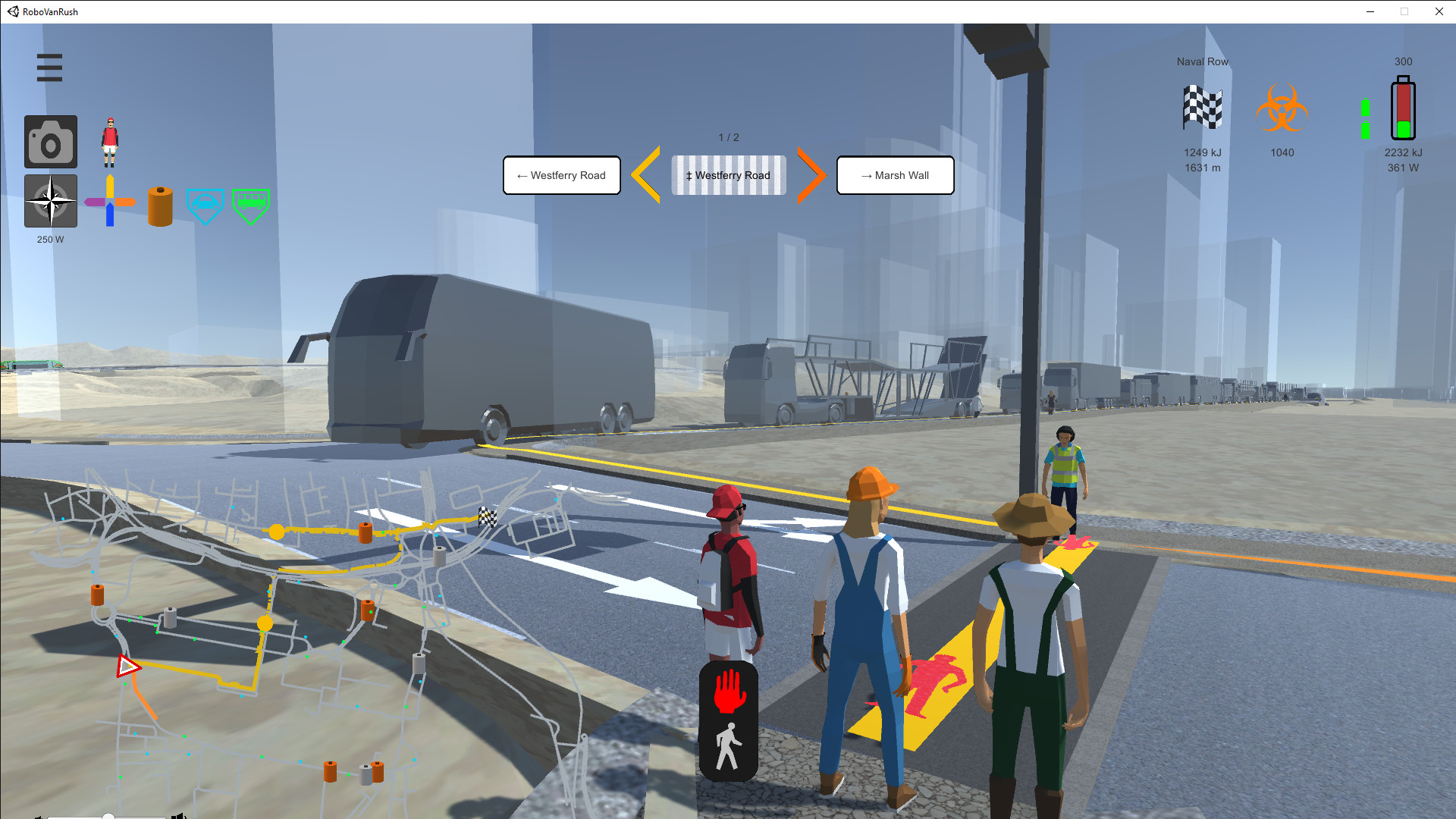This screenshot has height=819, width=1456.
Task: Toggle the walking pedestrian signal icon
Action: tap(730, 747)
